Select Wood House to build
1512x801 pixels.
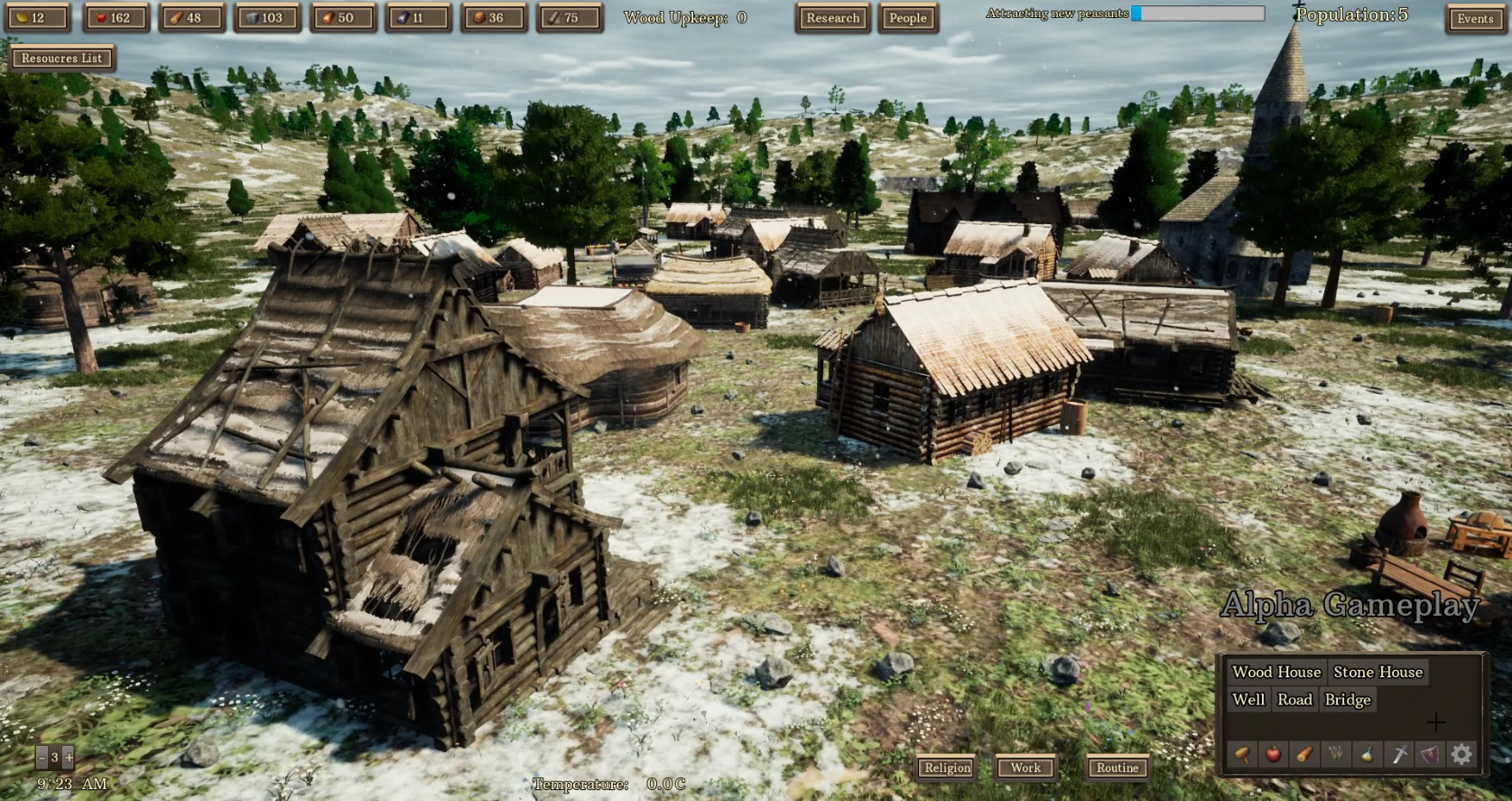click(1275, 672)
